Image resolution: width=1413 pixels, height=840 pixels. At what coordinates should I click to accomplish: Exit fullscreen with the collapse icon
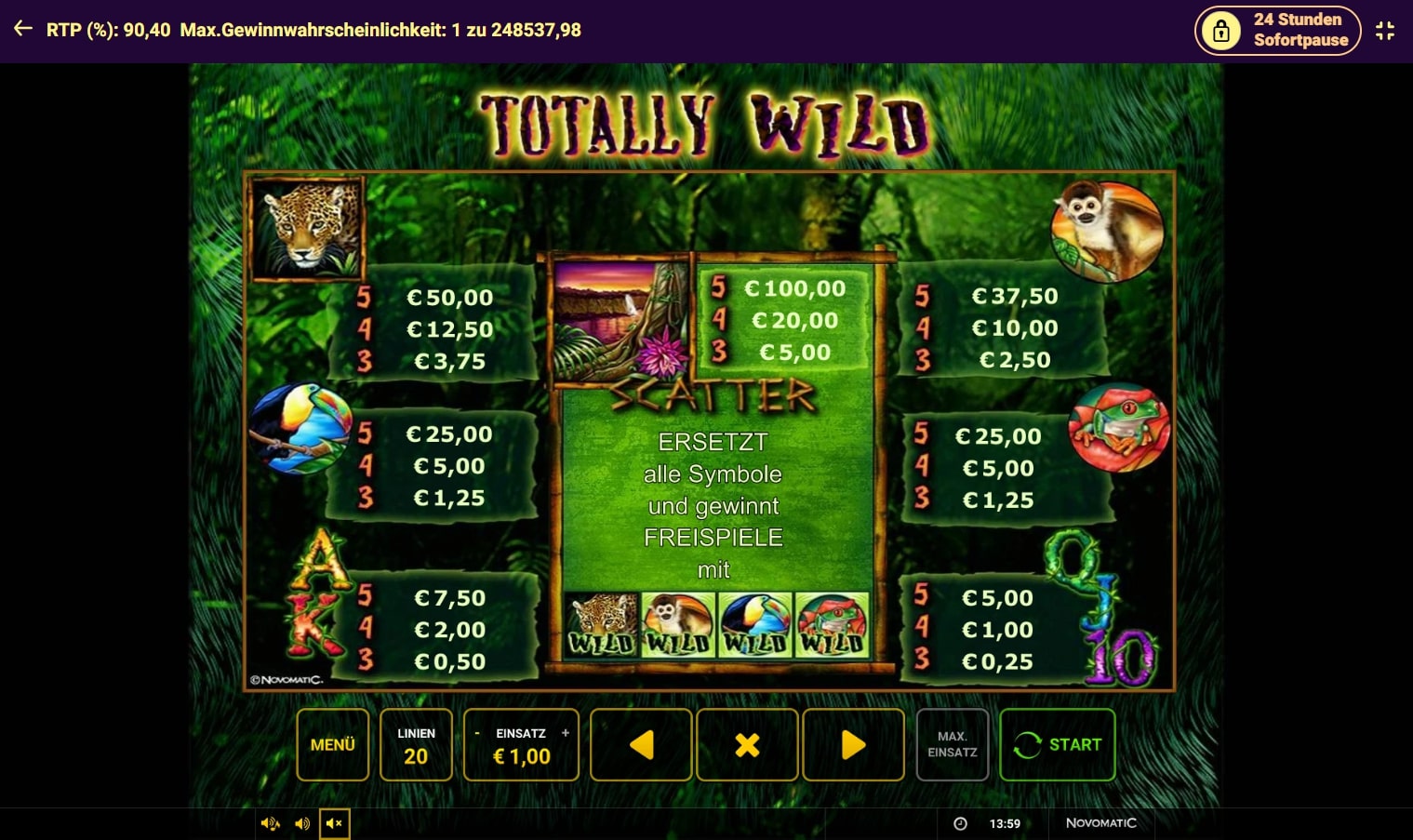tap(1385, 31)
